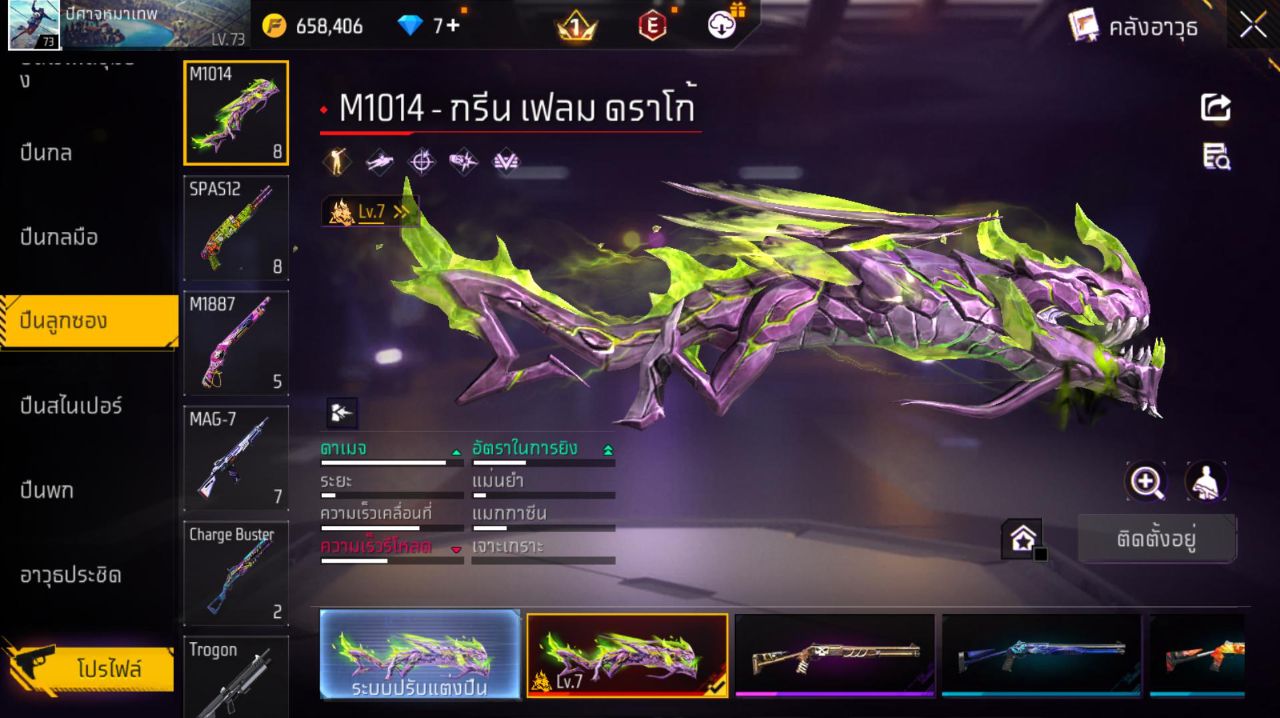Switch to the ปืนกล category

(x=46, y=153)
